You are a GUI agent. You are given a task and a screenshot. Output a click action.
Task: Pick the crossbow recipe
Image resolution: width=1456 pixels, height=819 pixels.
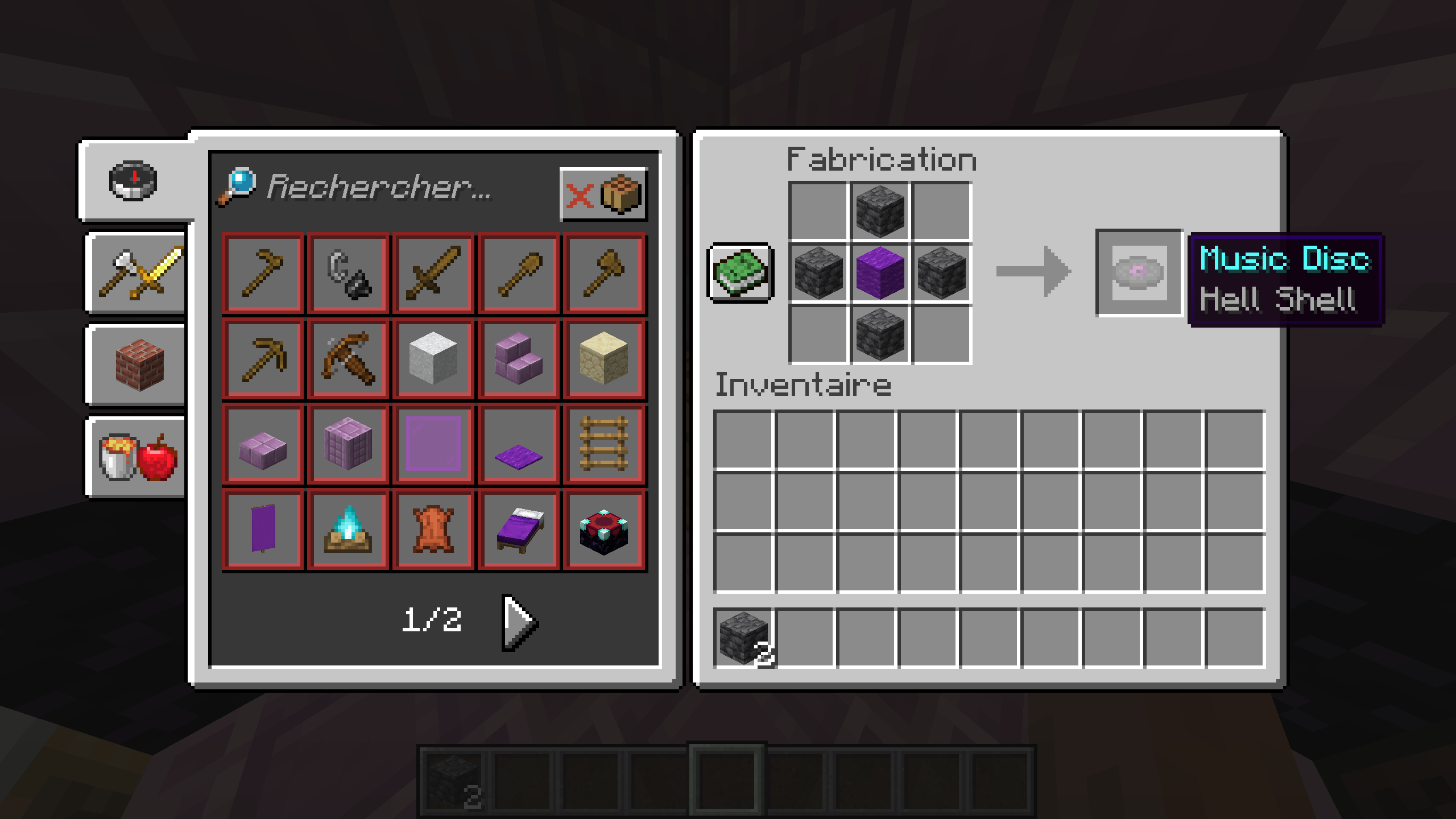[x=348, y=358]
